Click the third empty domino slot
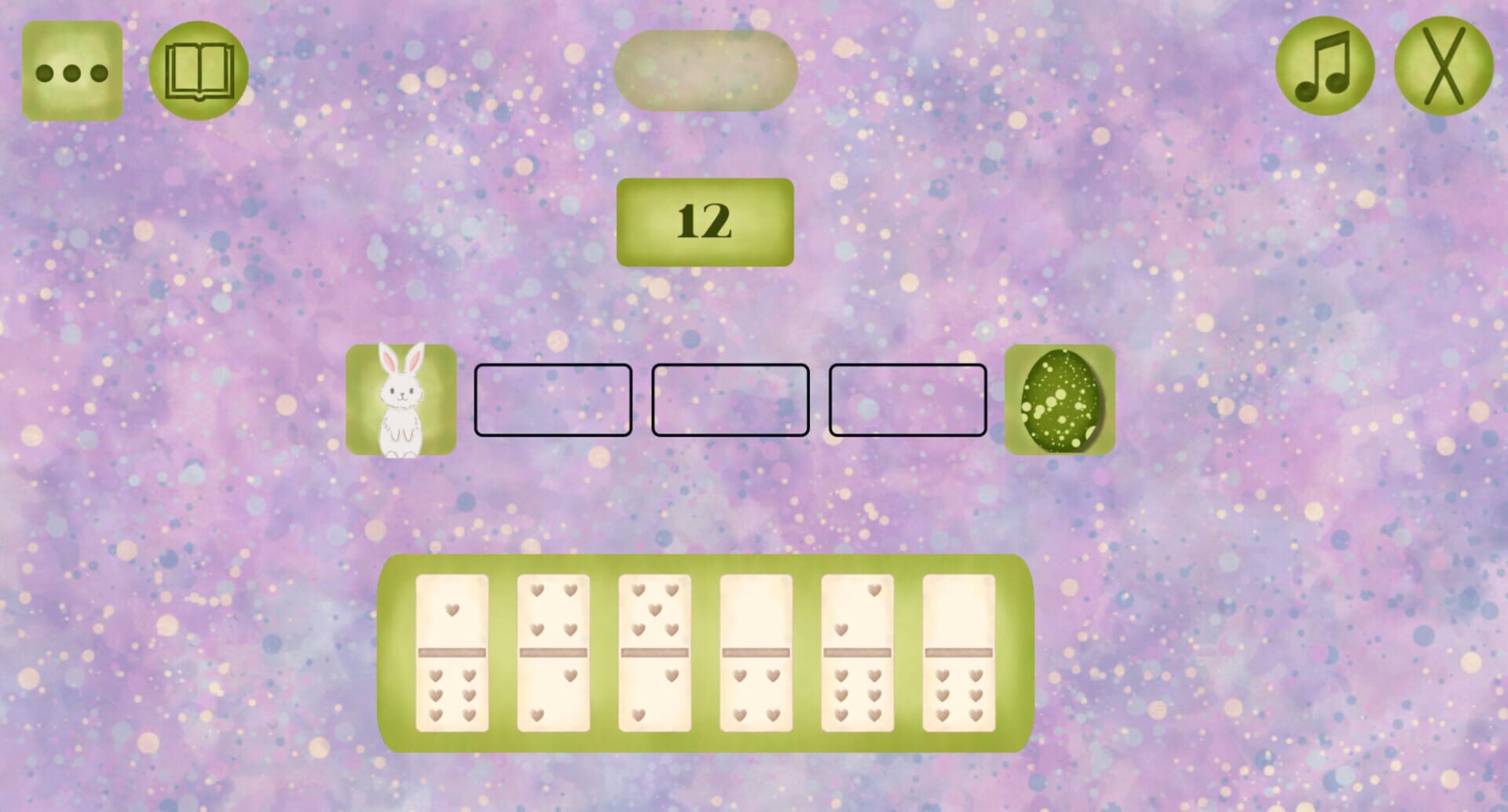 [x=906, y=399]
